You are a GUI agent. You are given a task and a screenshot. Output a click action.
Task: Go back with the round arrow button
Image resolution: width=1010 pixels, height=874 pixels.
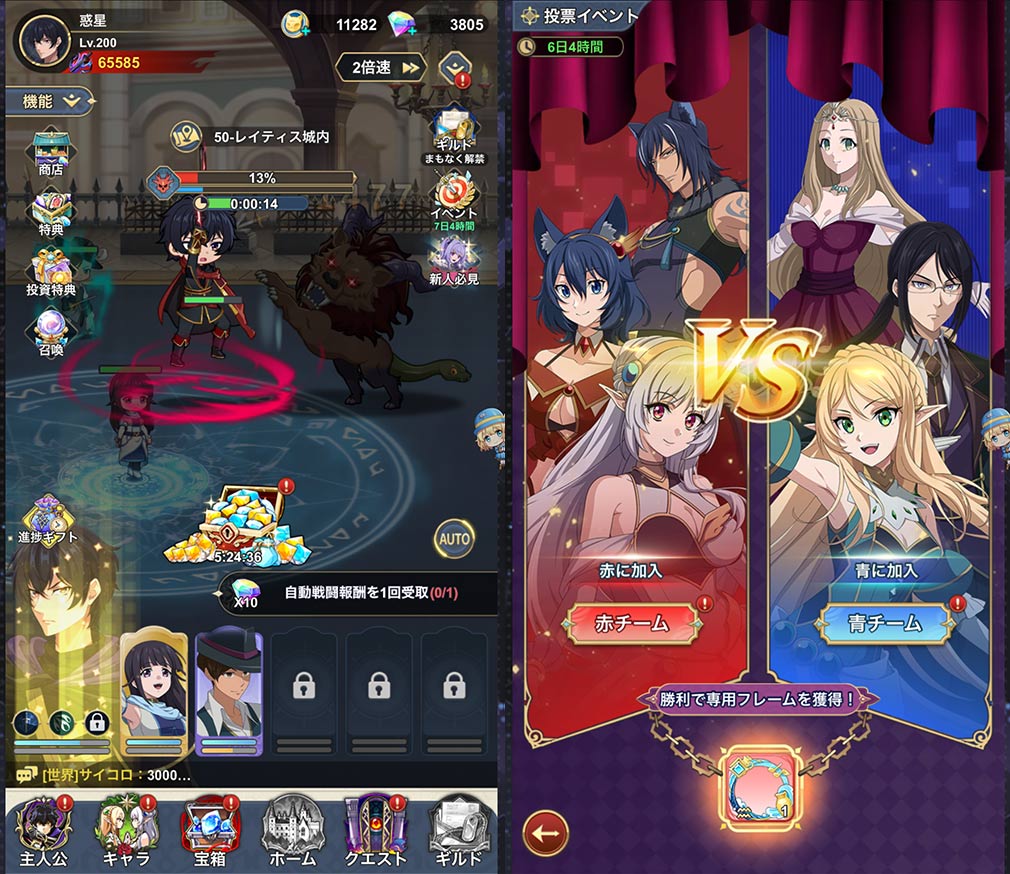pos(545,833)
